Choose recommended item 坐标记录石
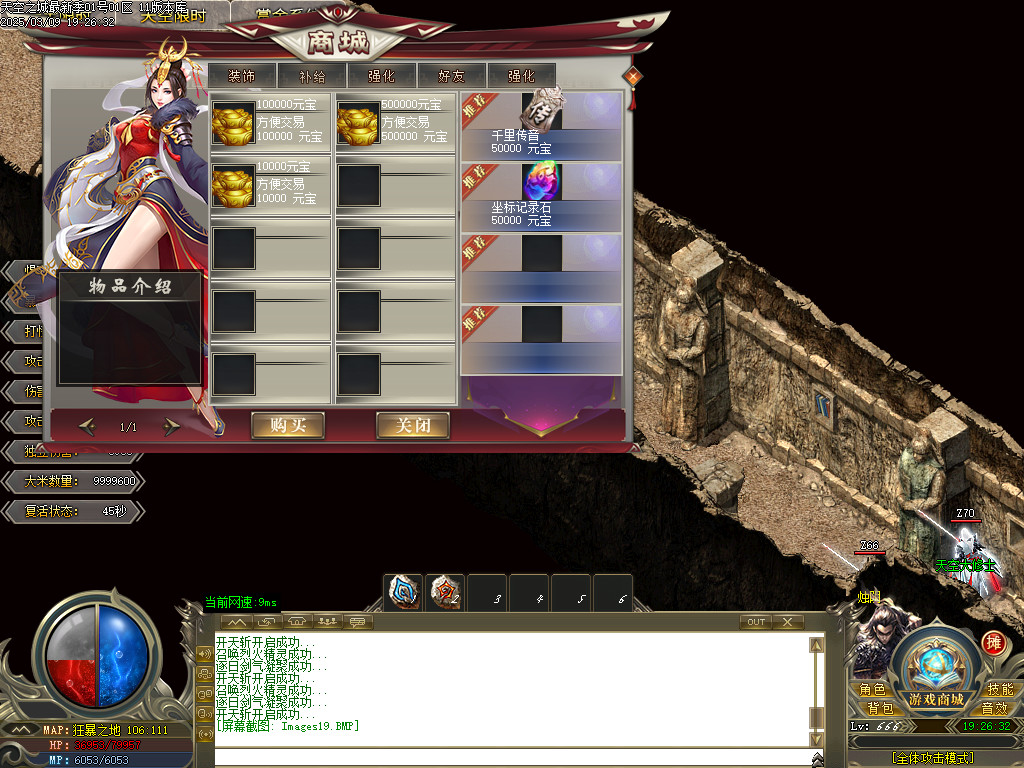 tap(541, 195)
